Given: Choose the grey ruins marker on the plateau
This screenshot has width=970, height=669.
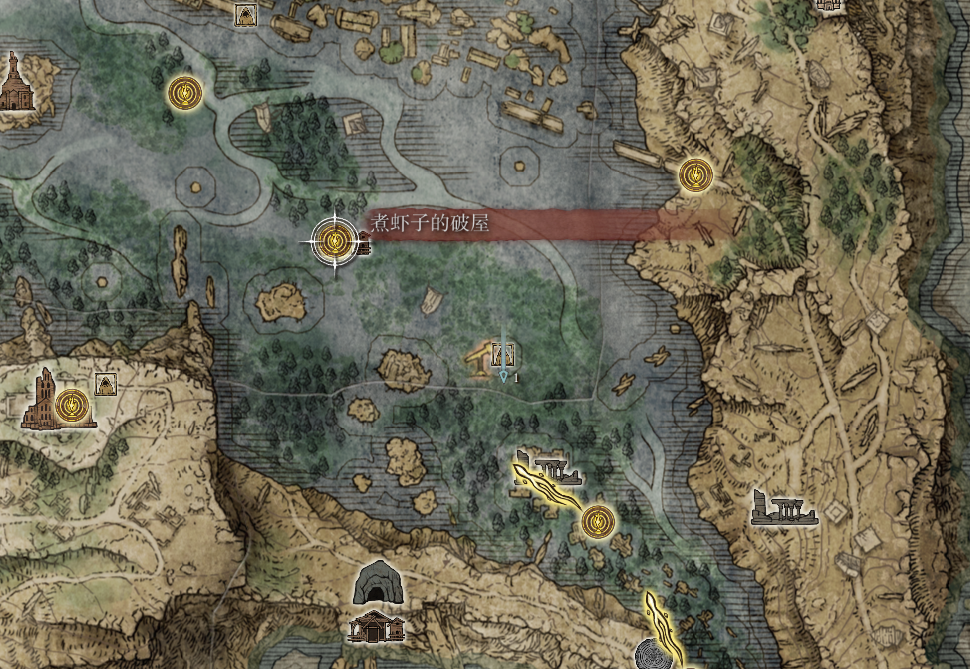Looking at the screenshot, I should pos(784,508).
